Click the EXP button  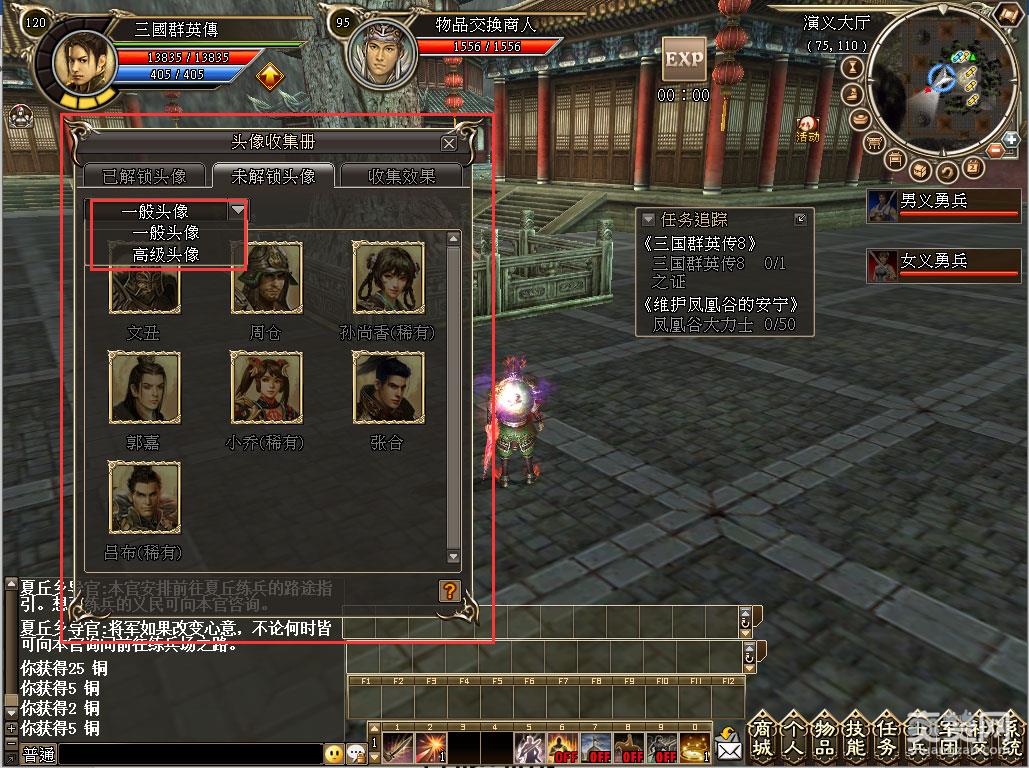[684, 59]
